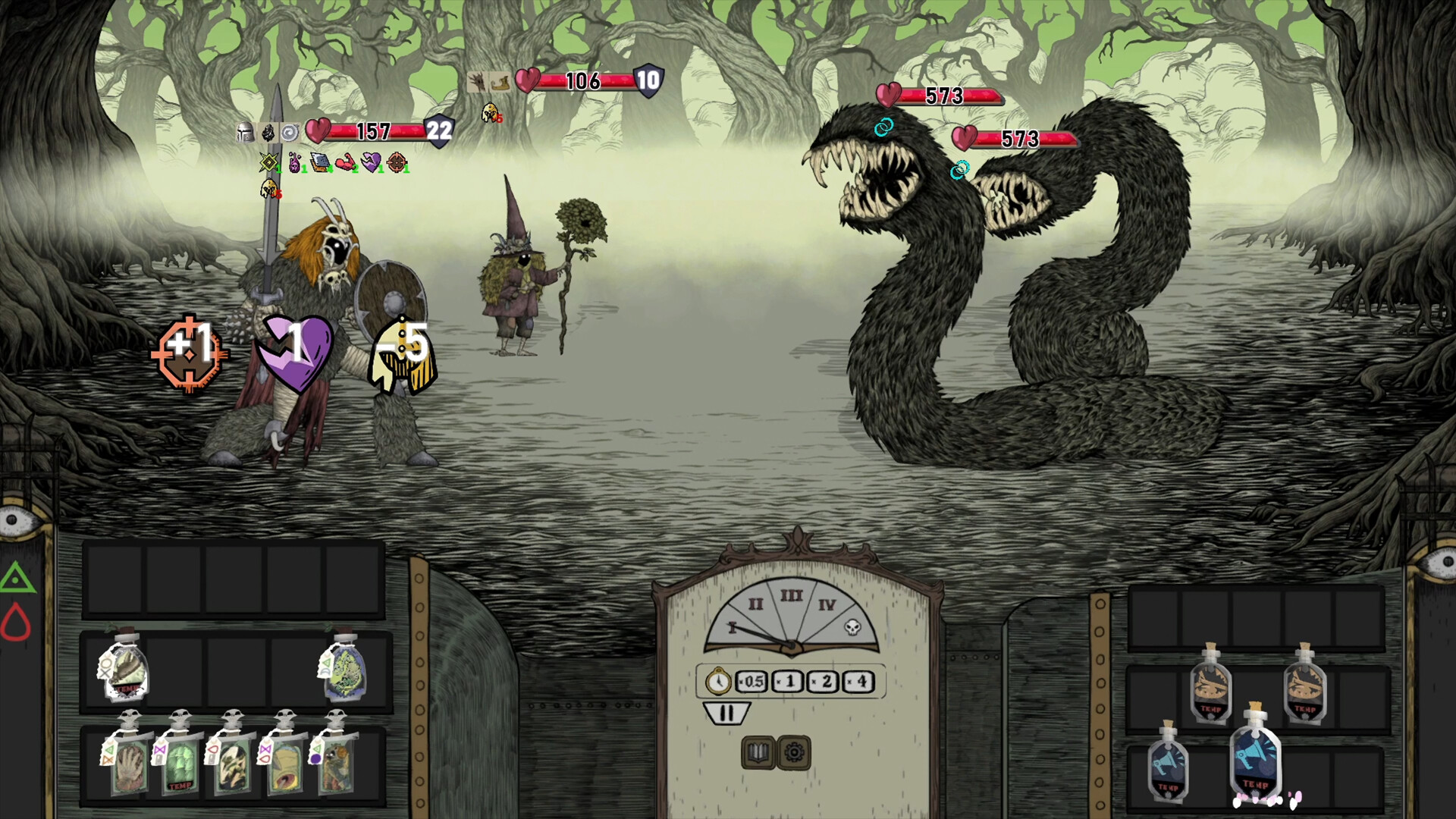Viewport: 1456px width, 819px height.
Task: Choose the x2 speed button
Action: tap(824, 682)
